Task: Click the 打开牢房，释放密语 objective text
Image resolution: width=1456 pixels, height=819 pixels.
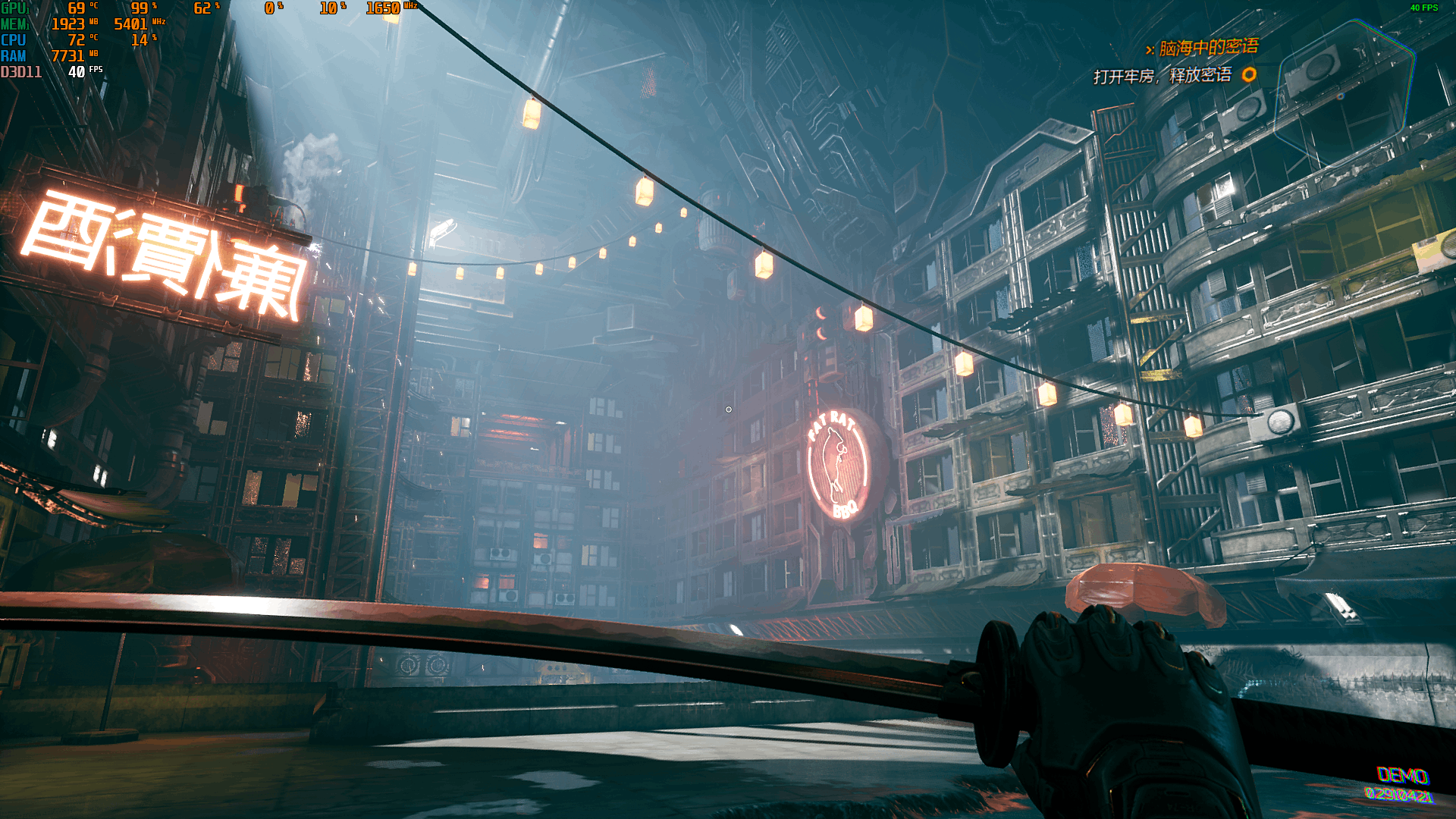Action: 1162,76
